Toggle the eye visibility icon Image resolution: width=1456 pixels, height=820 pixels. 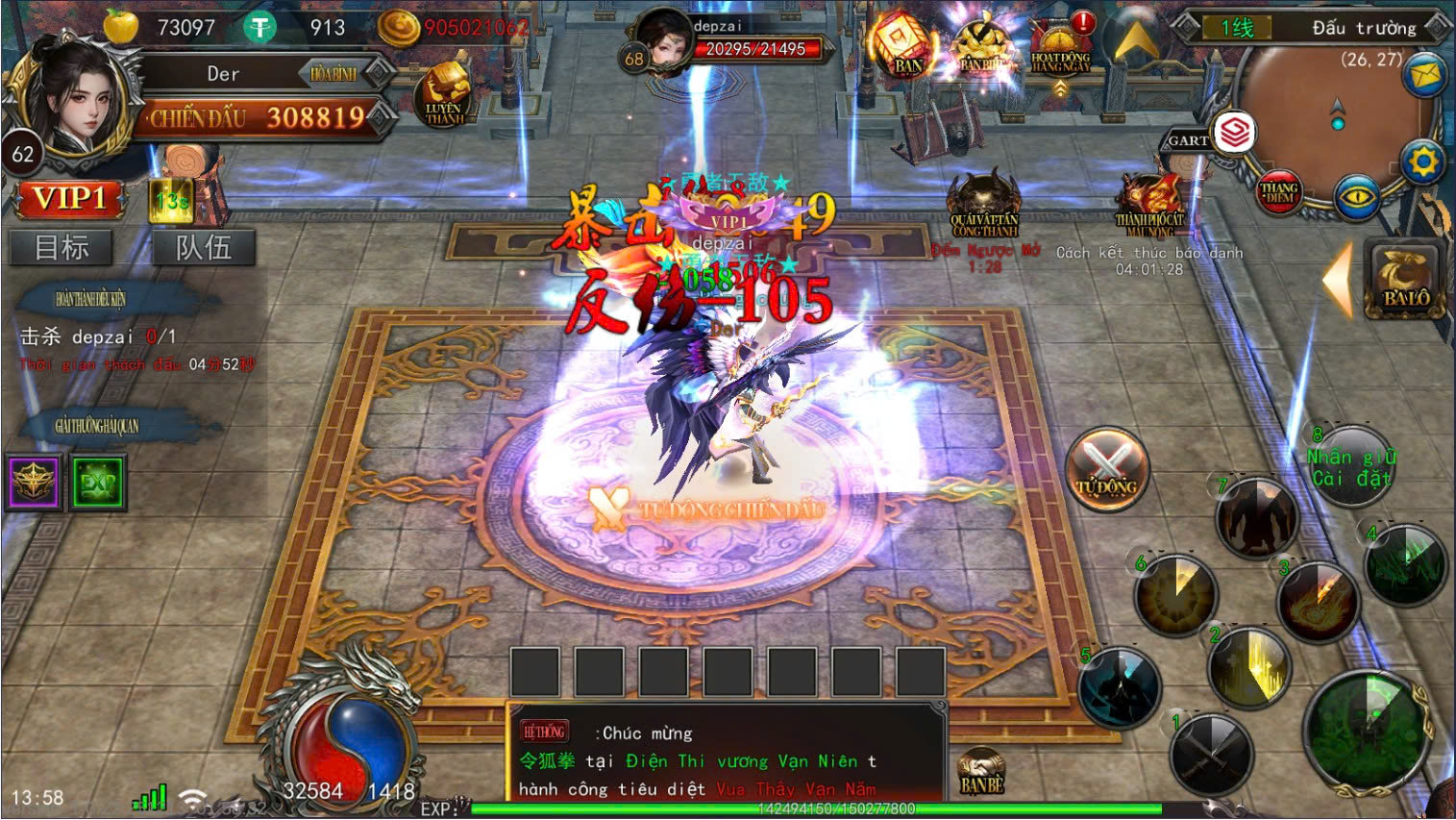(1357, 198)
